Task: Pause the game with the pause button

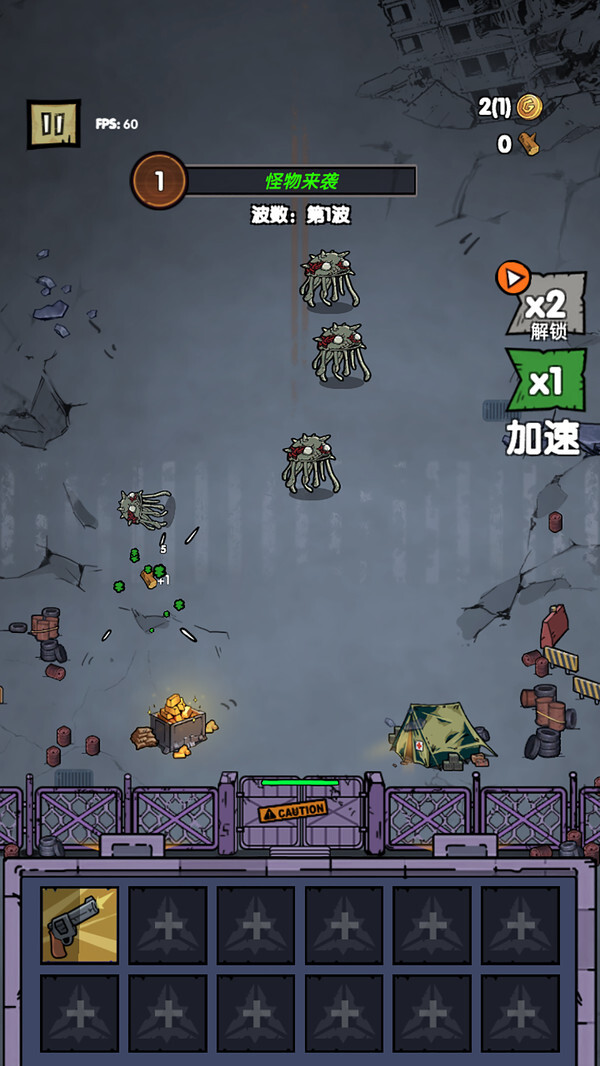Action: pos(53,124)
